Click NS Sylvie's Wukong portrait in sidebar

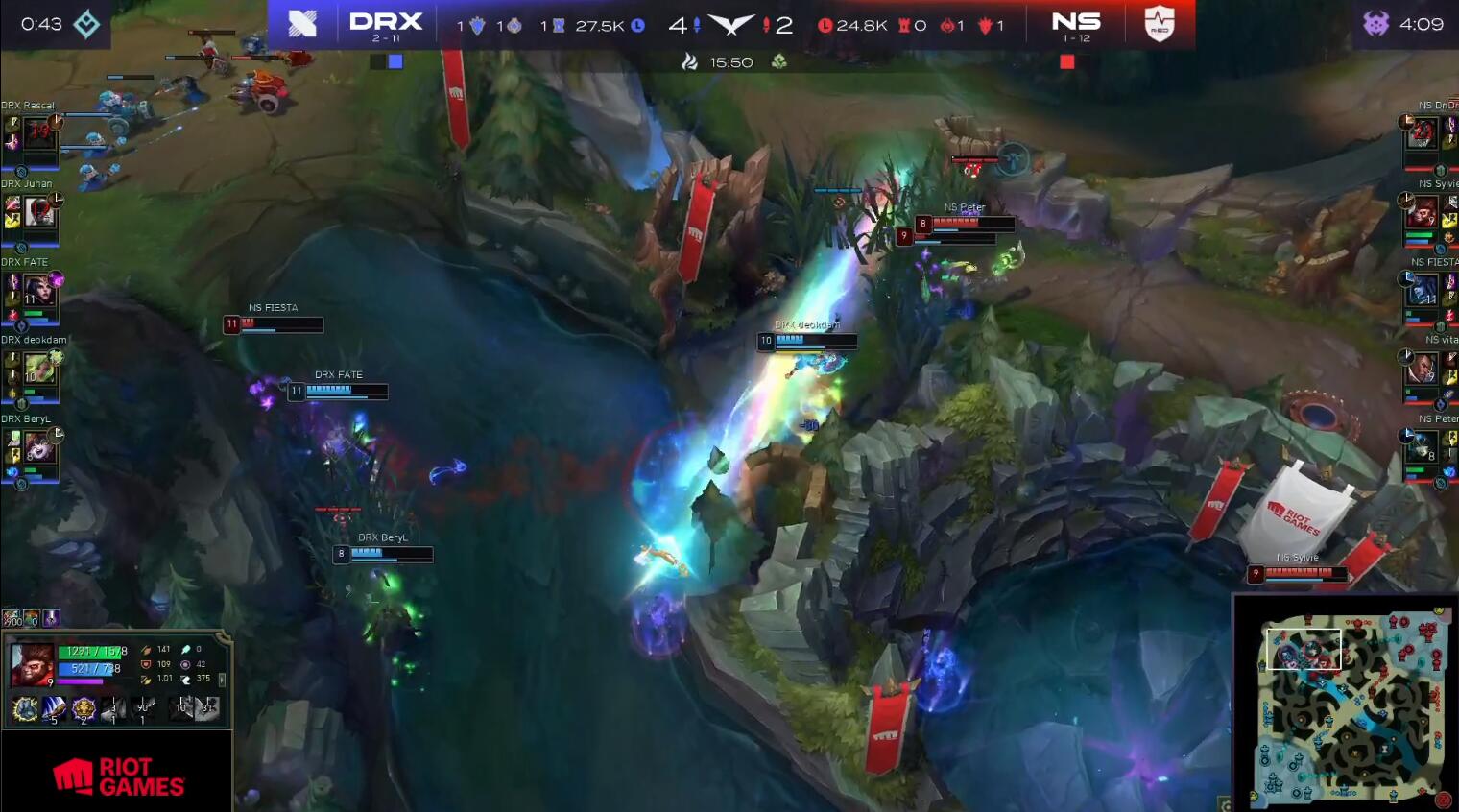point(1422,211)
